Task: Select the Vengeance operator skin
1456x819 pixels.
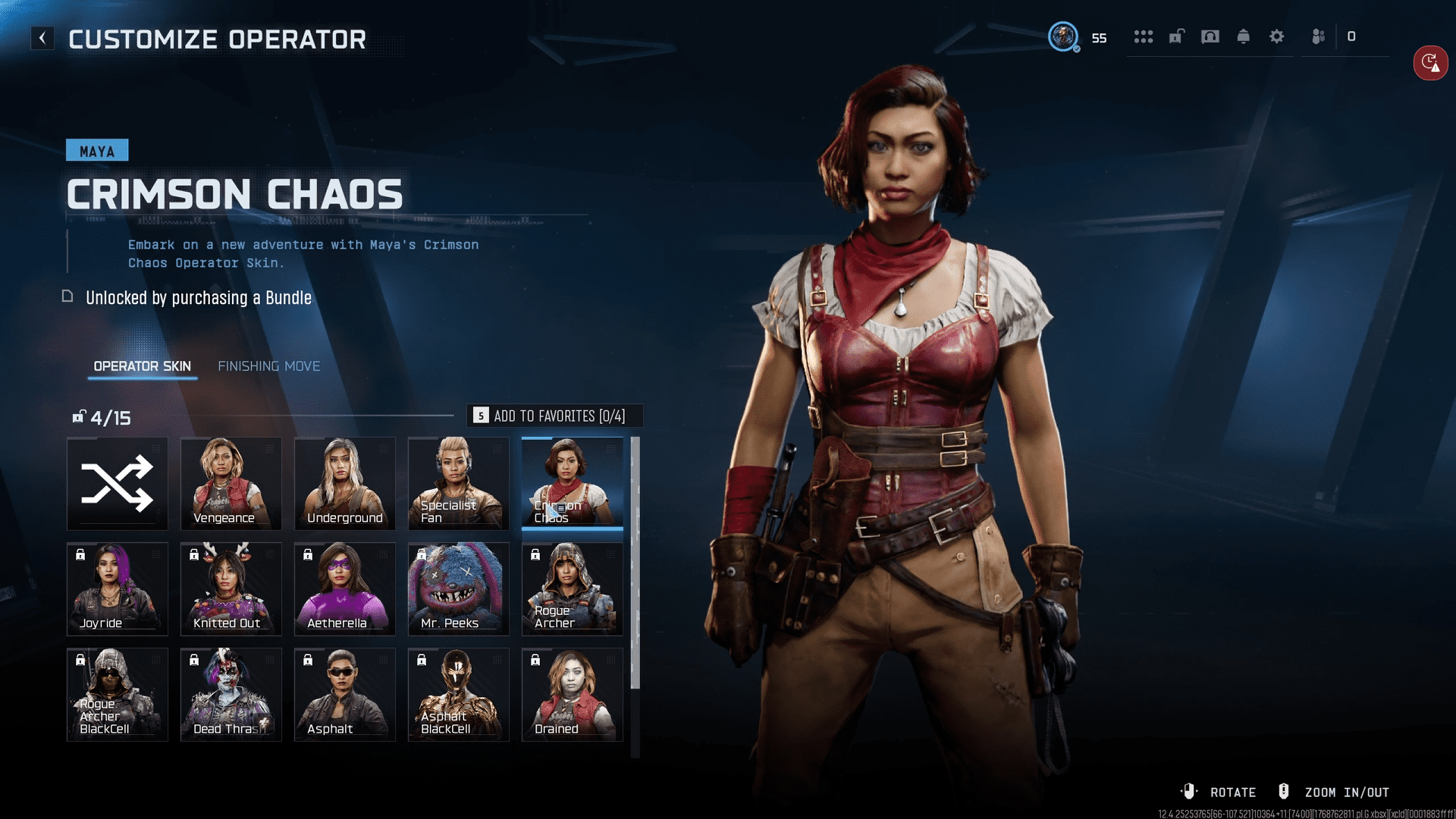Action: click(231, 483)
